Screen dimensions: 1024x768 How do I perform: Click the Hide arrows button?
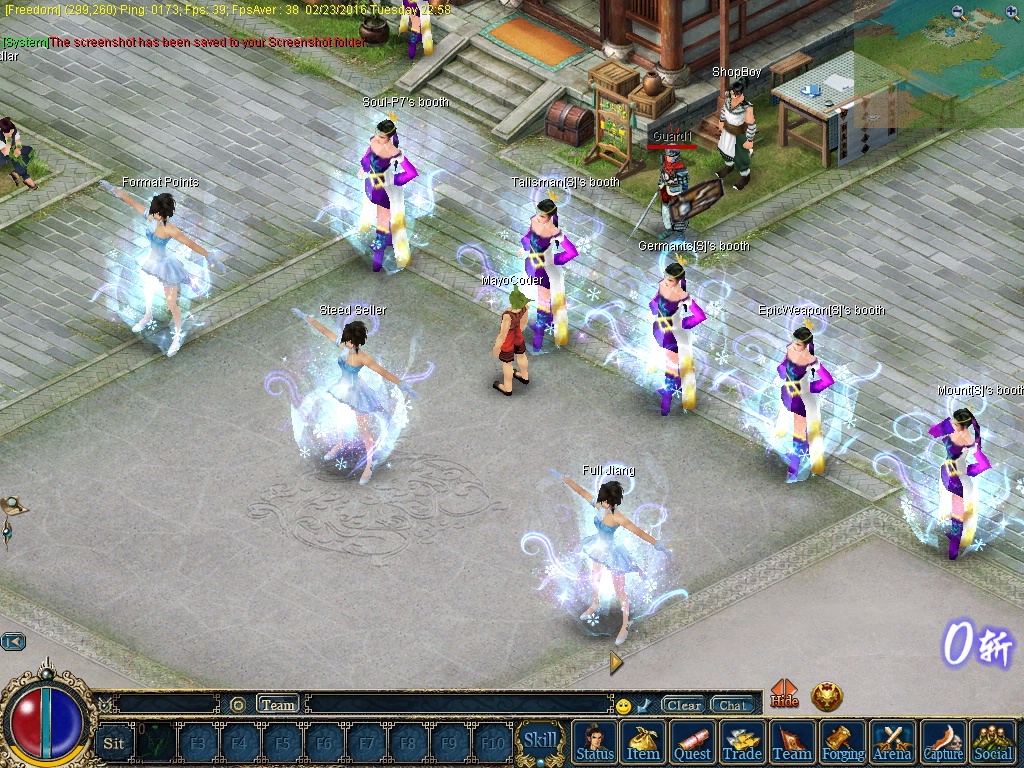pos(784,694)
